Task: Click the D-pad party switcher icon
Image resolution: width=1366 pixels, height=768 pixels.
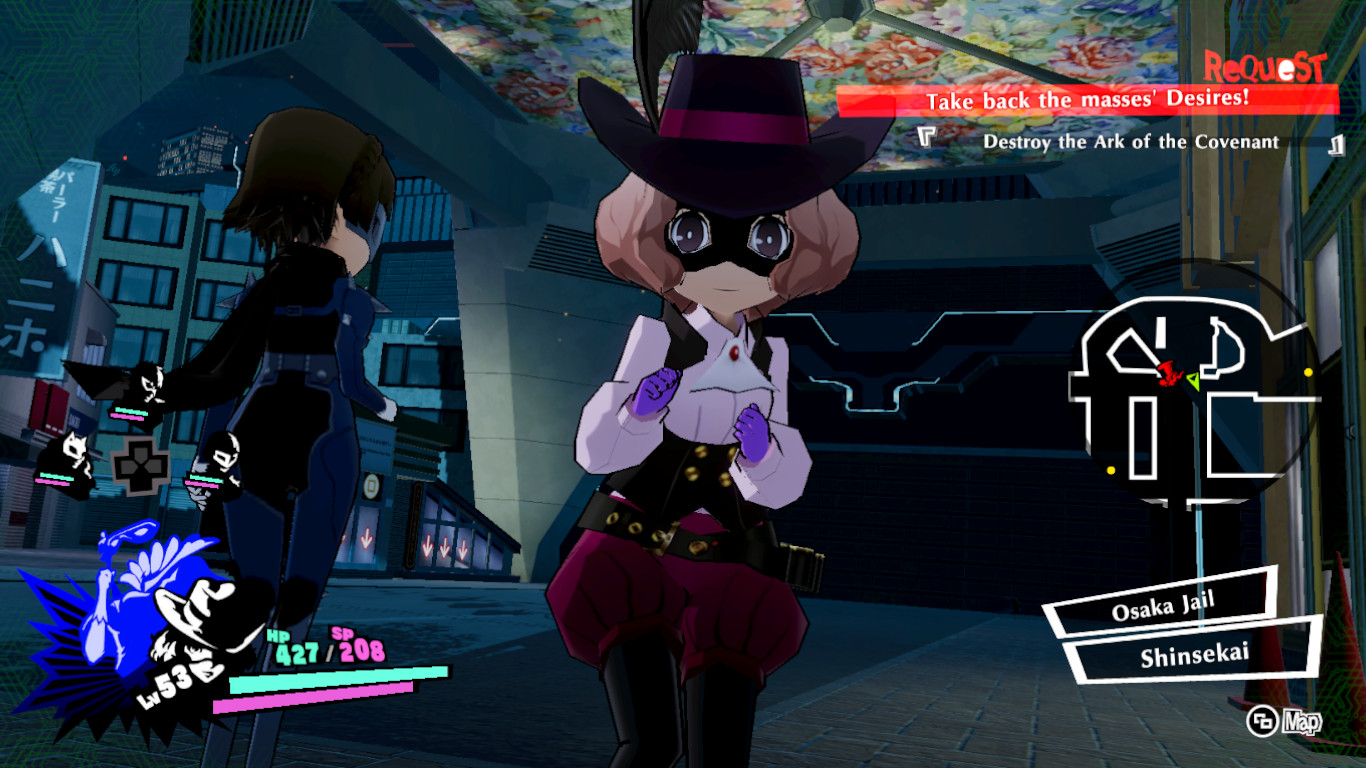Action: pos(139,465)
